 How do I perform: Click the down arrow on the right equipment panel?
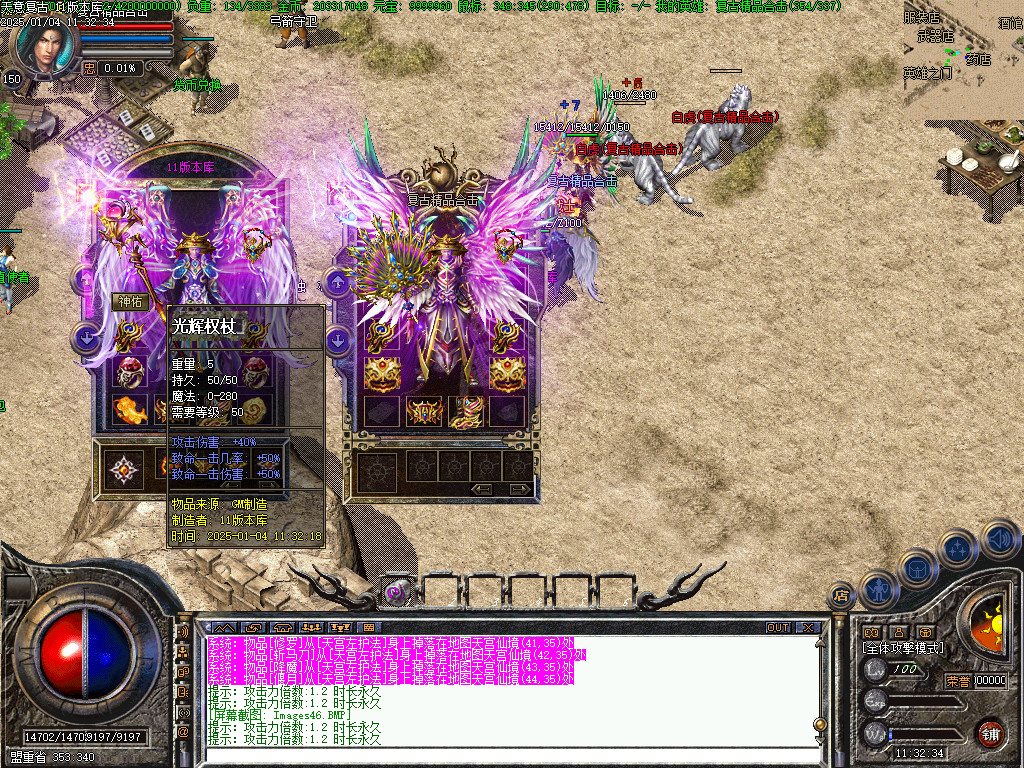(x=338, y=340)
